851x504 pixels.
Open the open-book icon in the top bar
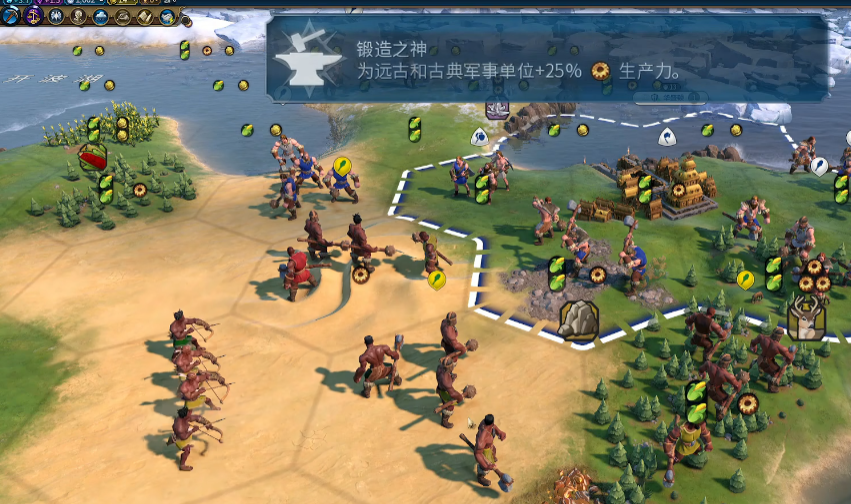point(145,17)
